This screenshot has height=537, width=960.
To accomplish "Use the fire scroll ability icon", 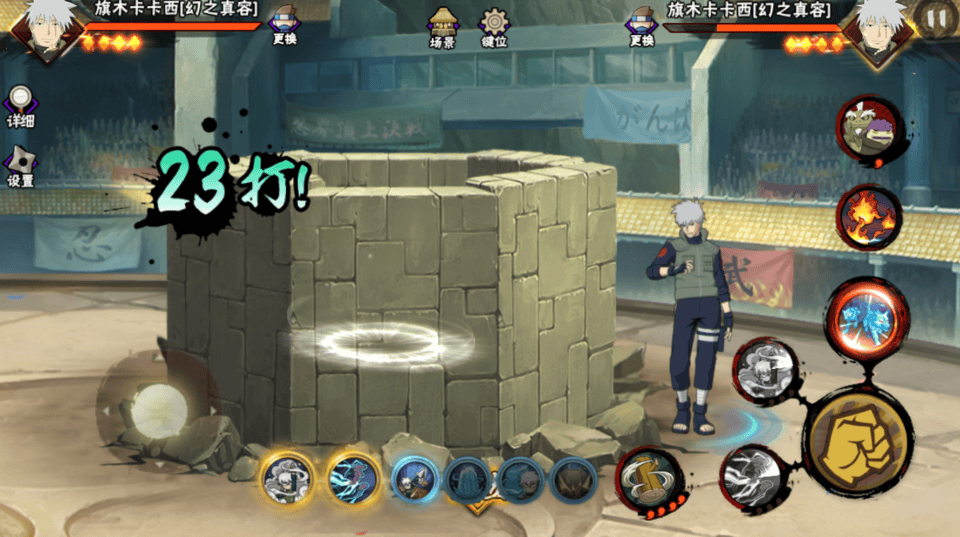I will click(868, 217).
